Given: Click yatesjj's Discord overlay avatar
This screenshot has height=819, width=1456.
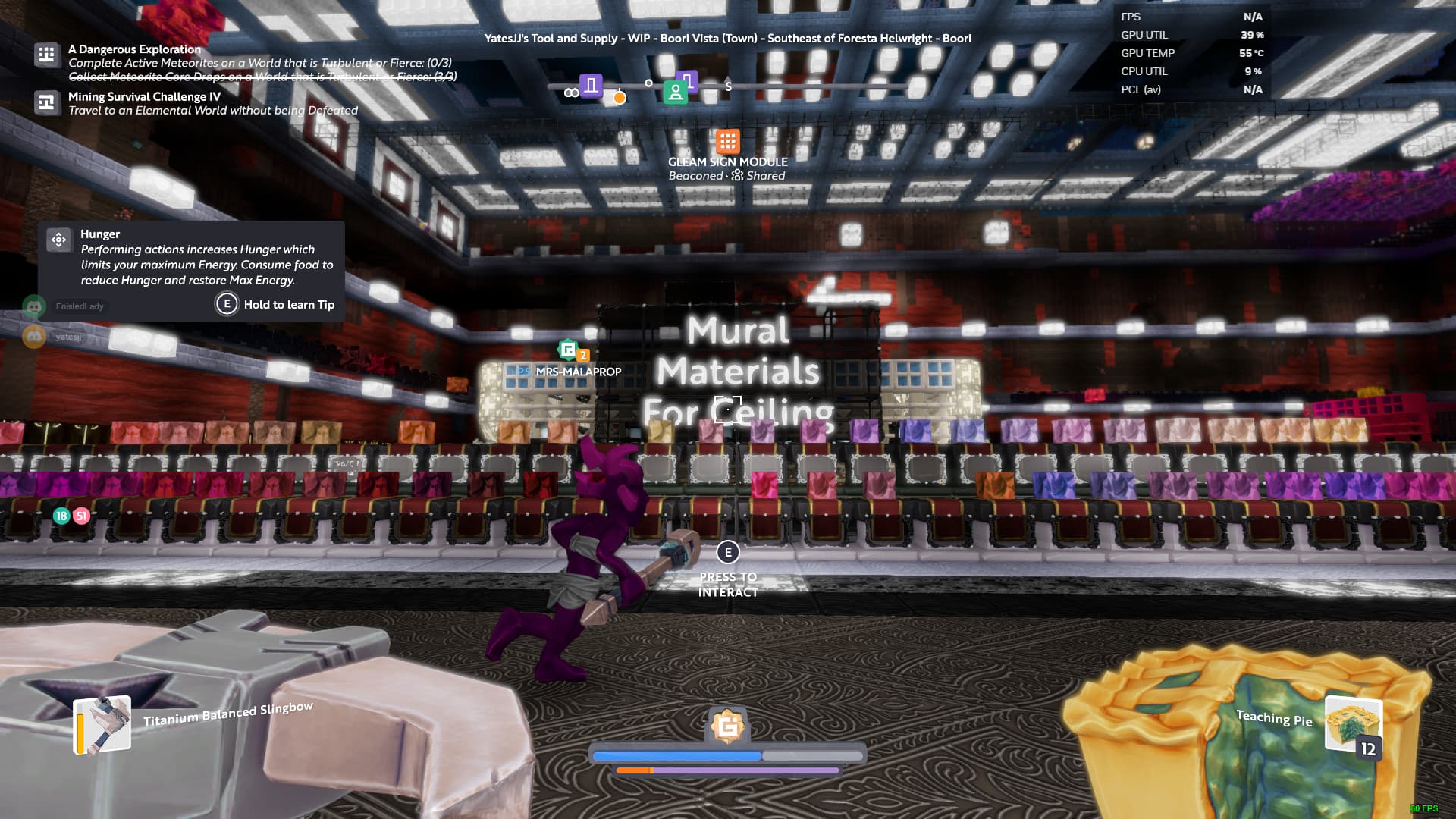Looking at the screenshot, I should click(34, 336).
